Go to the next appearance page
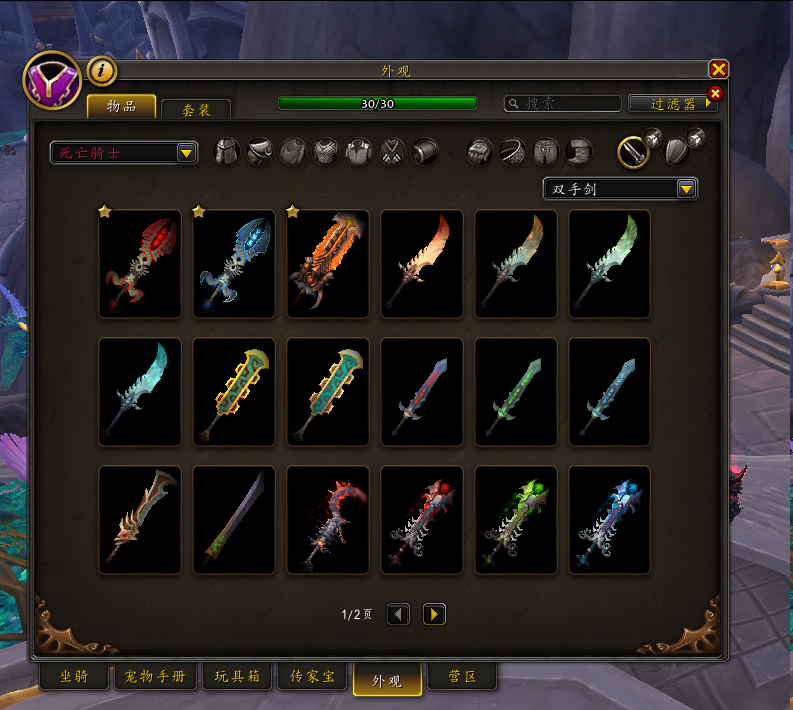793x710 pixels. [434, 614]
